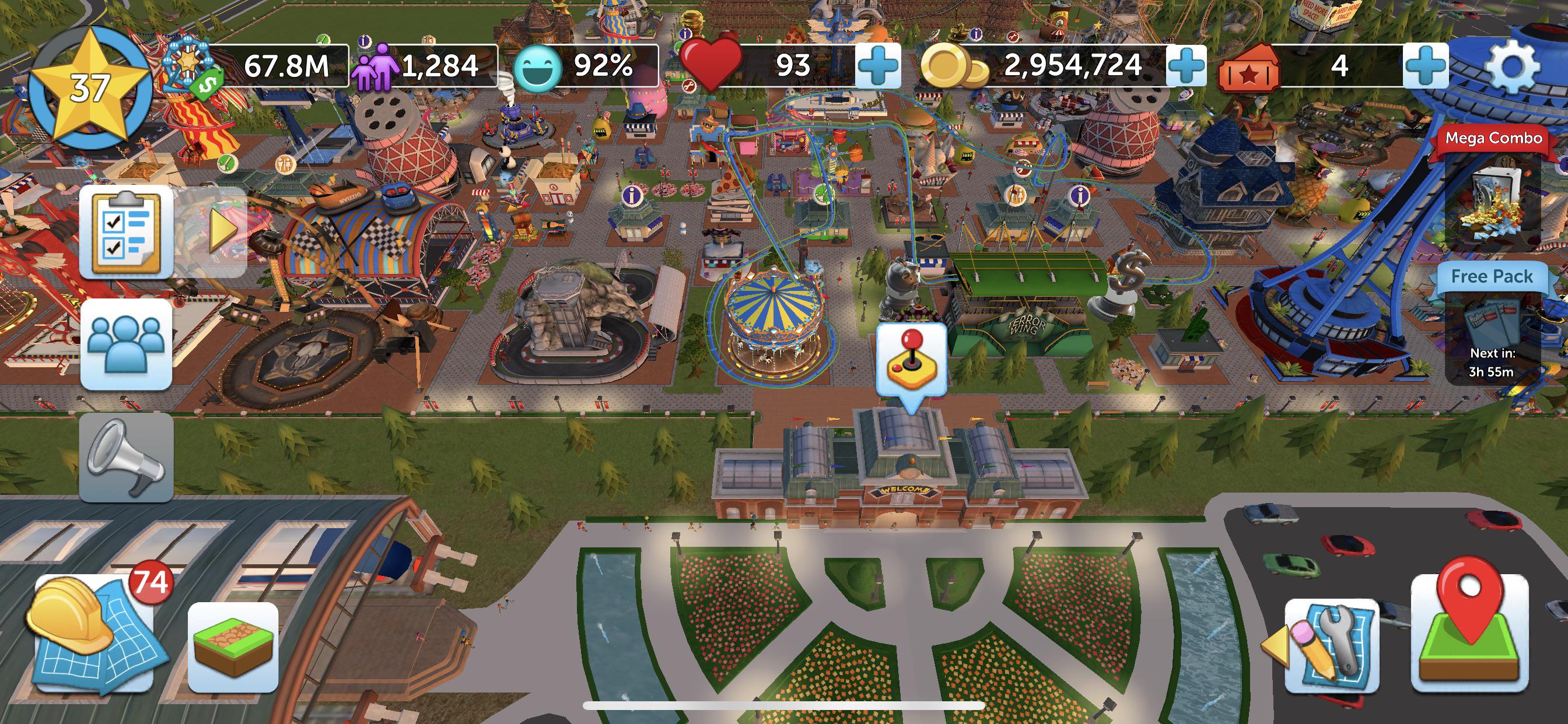Add more hearts with the plus button
1568x724 pixels.
[877, 65]
